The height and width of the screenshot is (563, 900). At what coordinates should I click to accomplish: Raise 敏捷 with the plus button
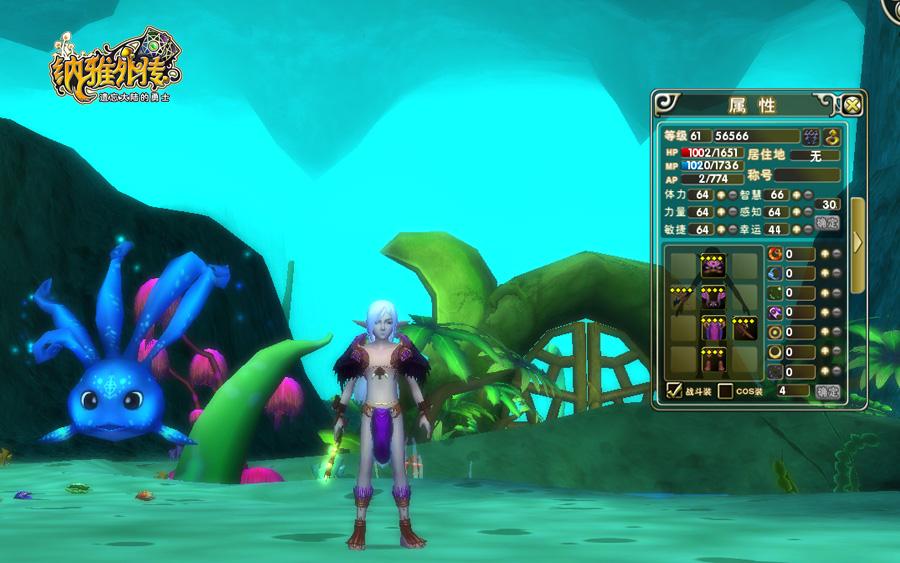(720, 229)
